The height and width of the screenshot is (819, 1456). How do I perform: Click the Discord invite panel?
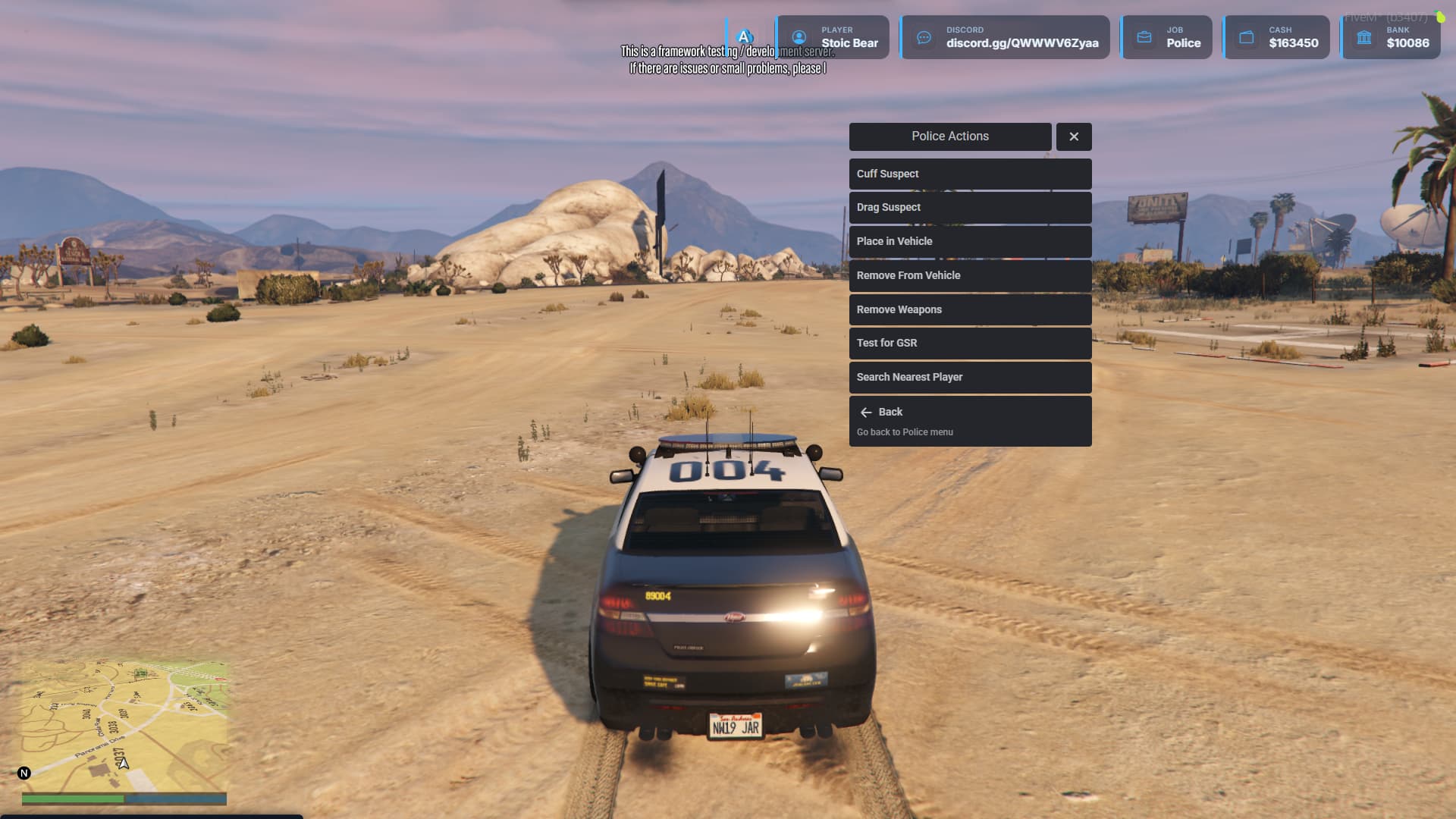click(1005, 37)
